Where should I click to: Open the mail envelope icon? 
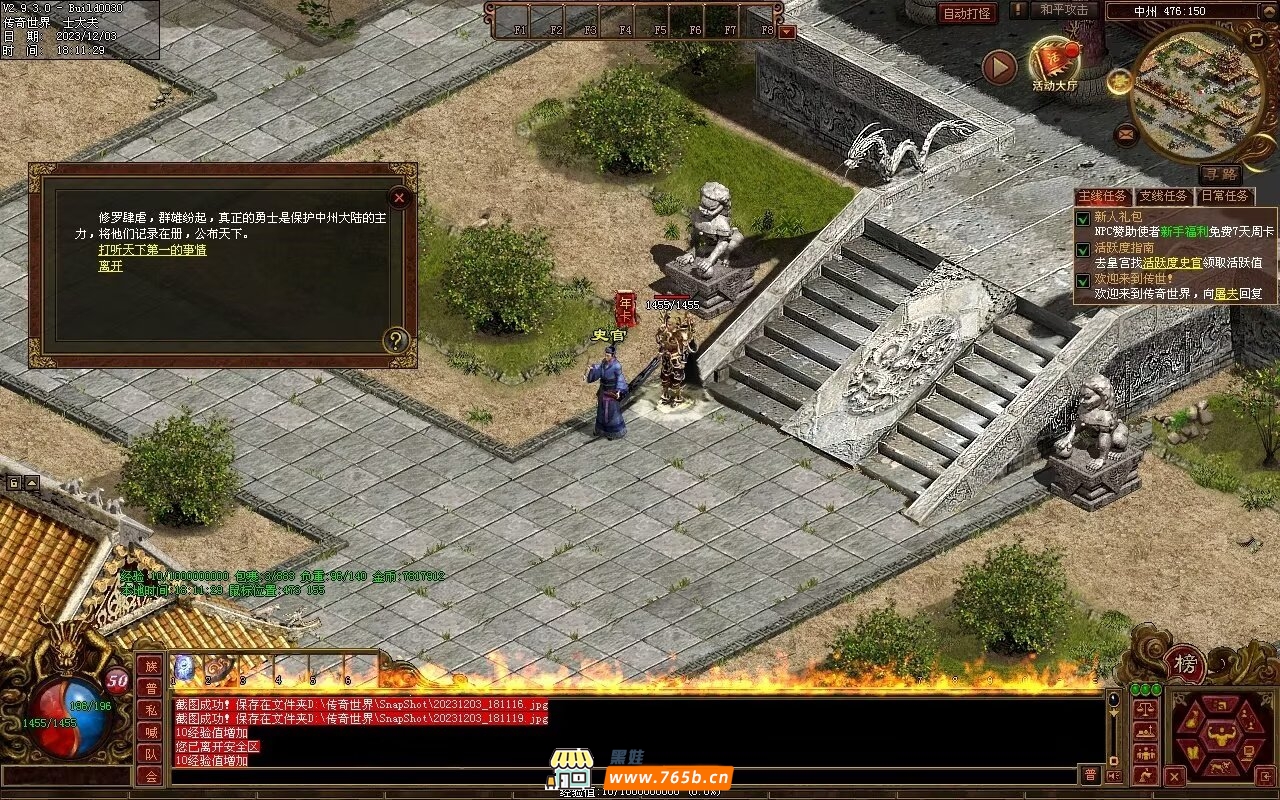[x=1126, y=132]
